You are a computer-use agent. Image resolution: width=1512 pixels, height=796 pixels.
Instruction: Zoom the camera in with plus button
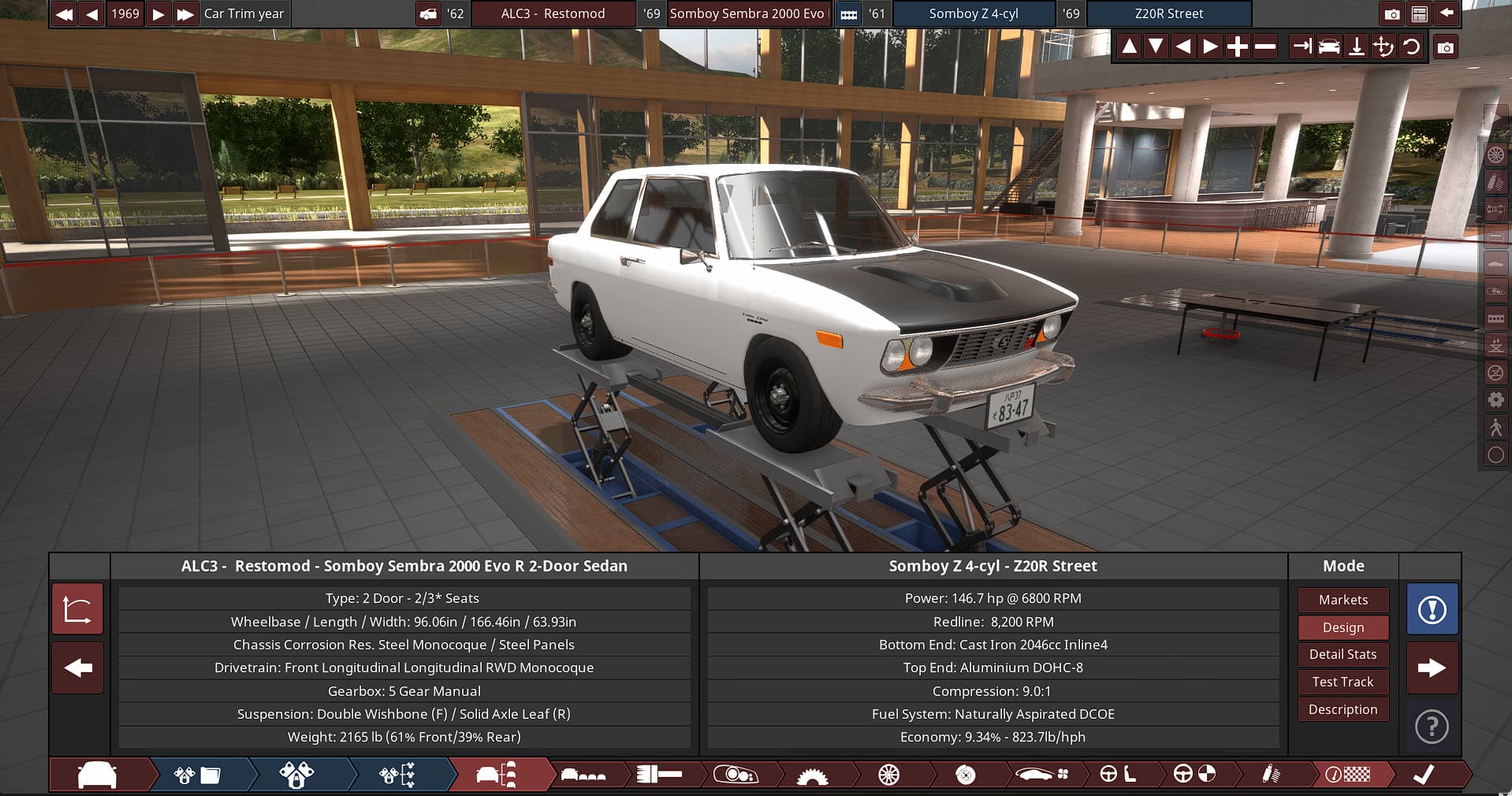[1238, 47]
